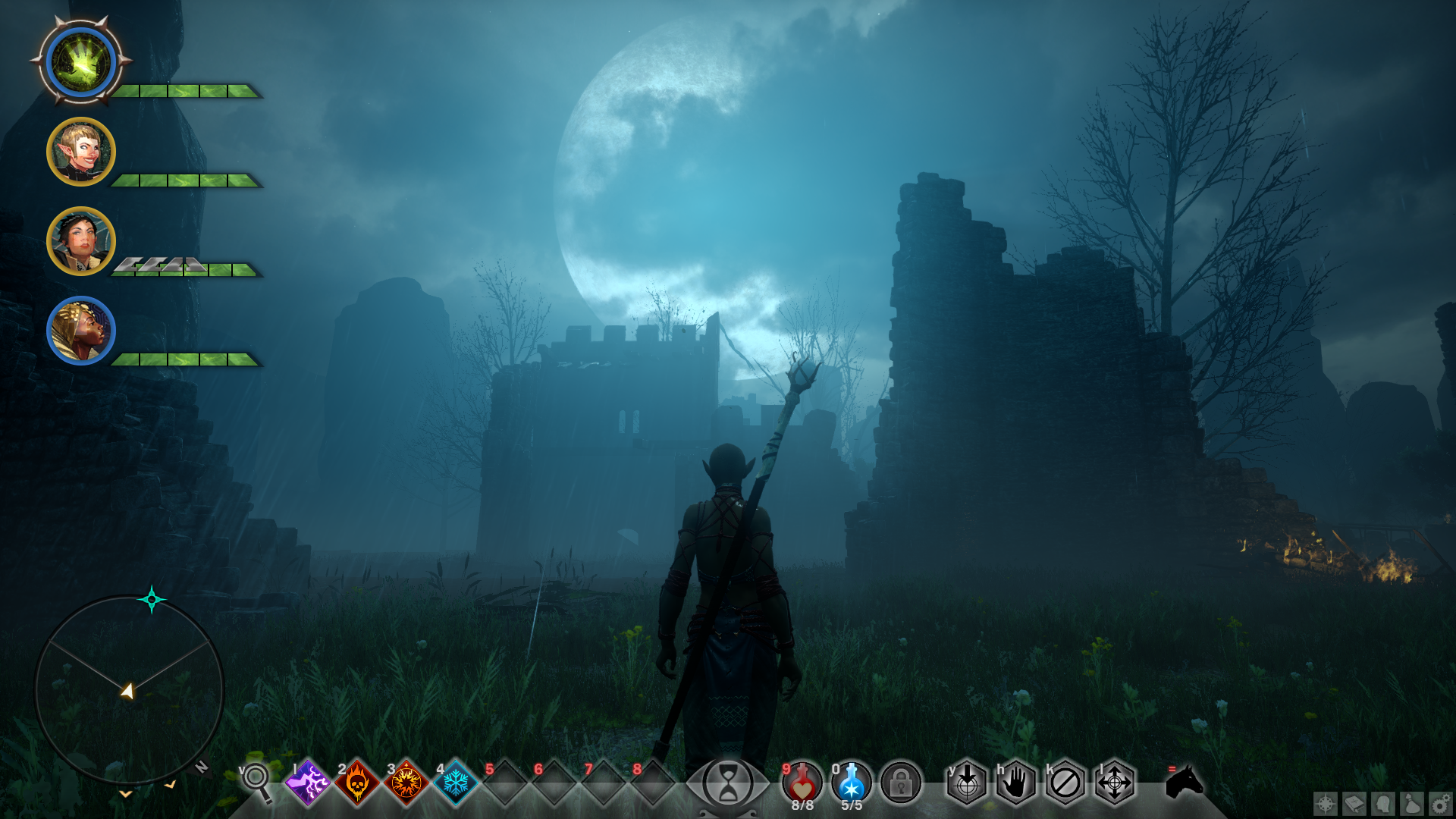Activate the magnifying glass search icon
Image resolution: width=1456 pixels, height=819 pixels.
pyautogui.click(x=257, y=780)
